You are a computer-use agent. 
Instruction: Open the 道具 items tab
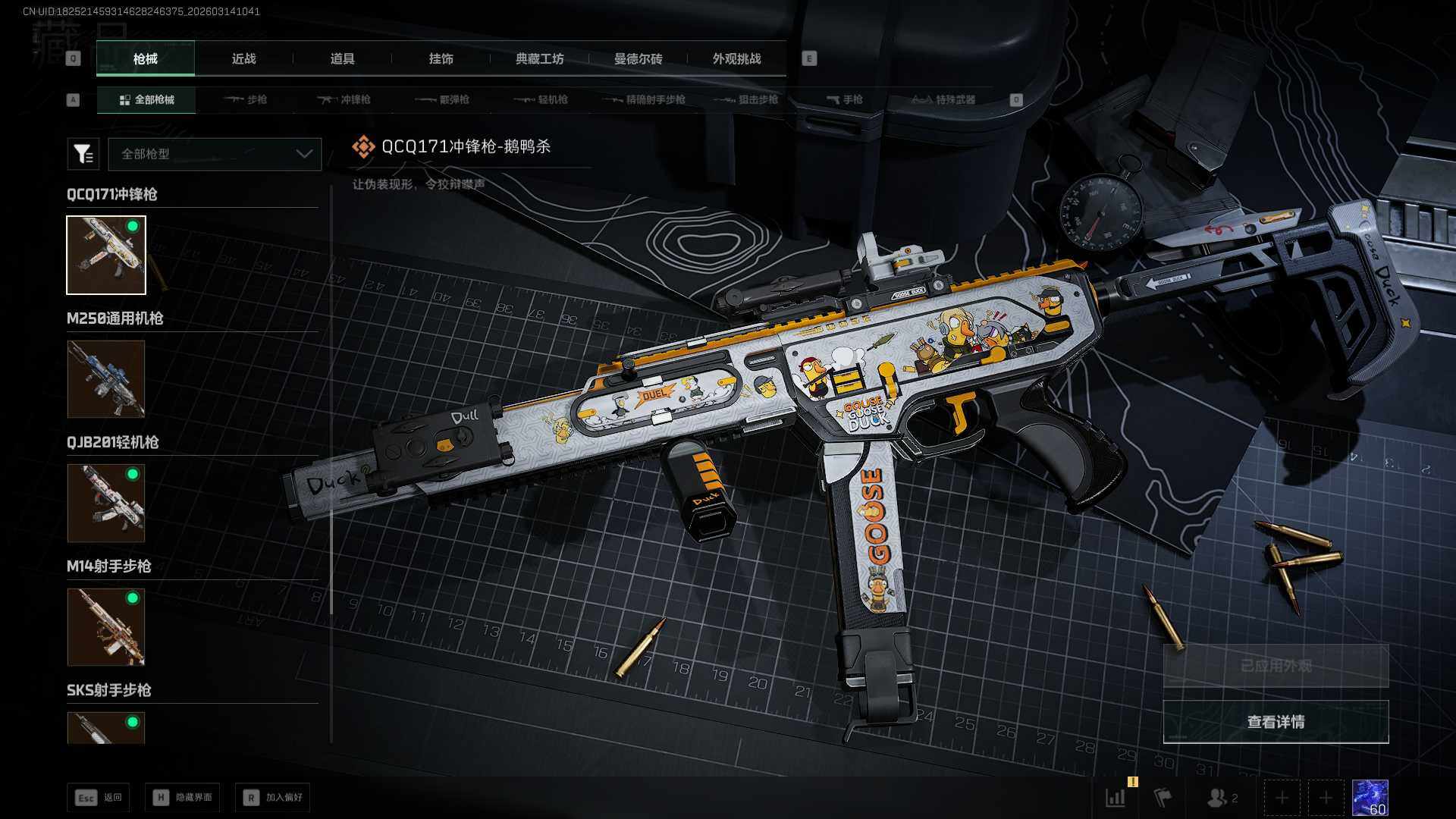342,58
